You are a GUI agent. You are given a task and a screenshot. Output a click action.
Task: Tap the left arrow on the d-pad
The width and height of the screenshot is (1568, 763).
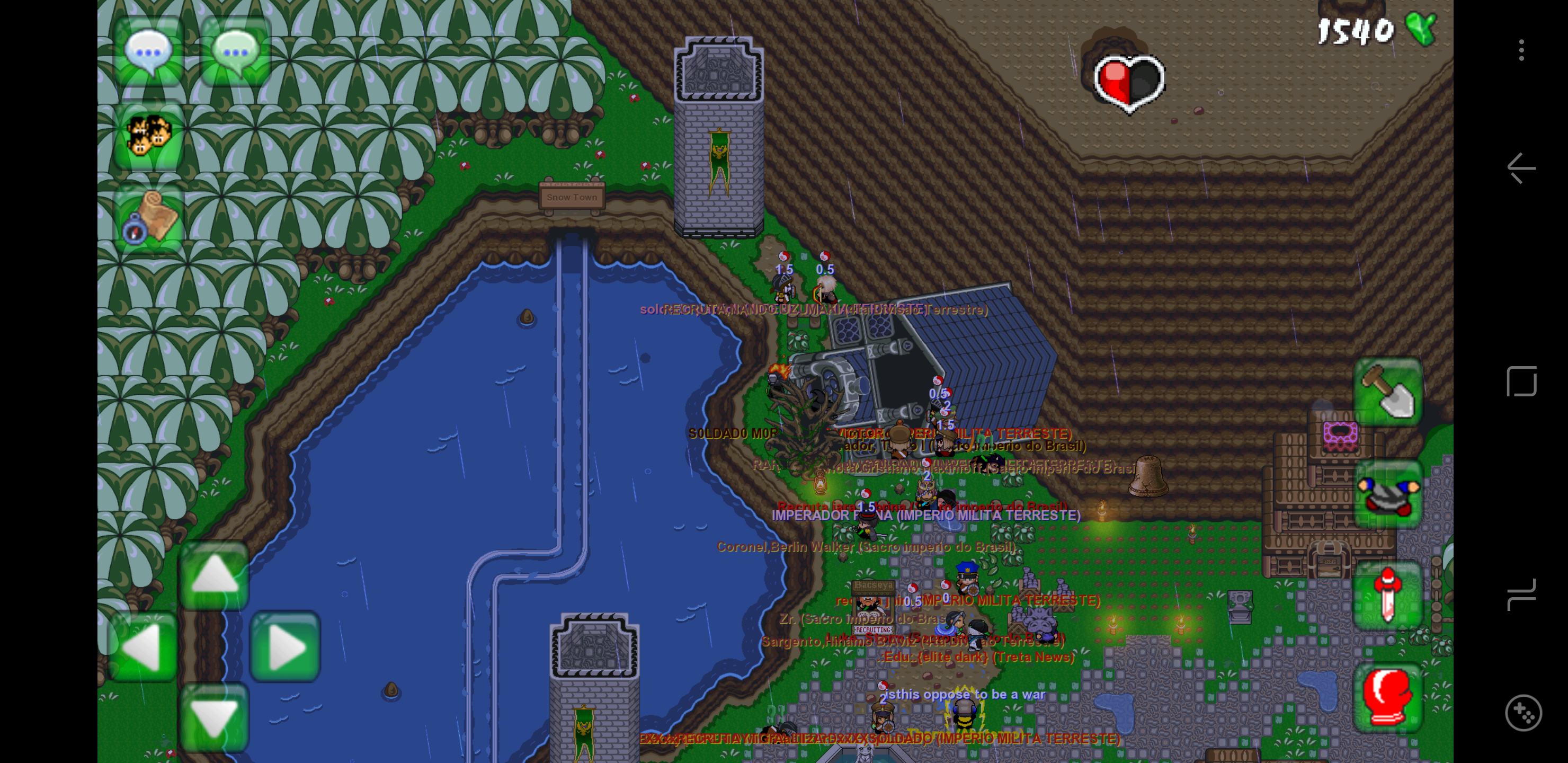pos(144,646)
